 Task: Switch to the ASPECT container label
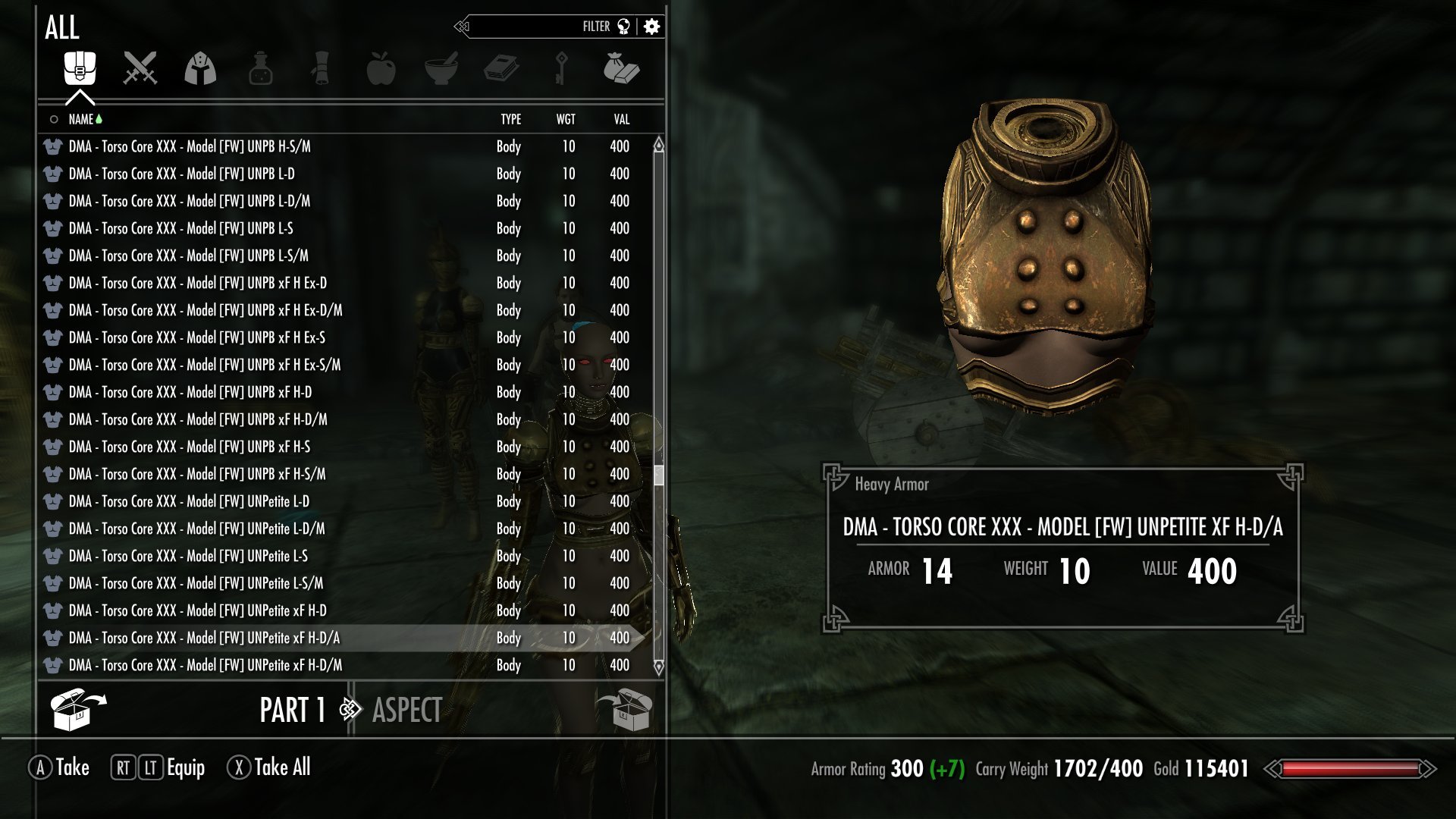coord(407,711)
